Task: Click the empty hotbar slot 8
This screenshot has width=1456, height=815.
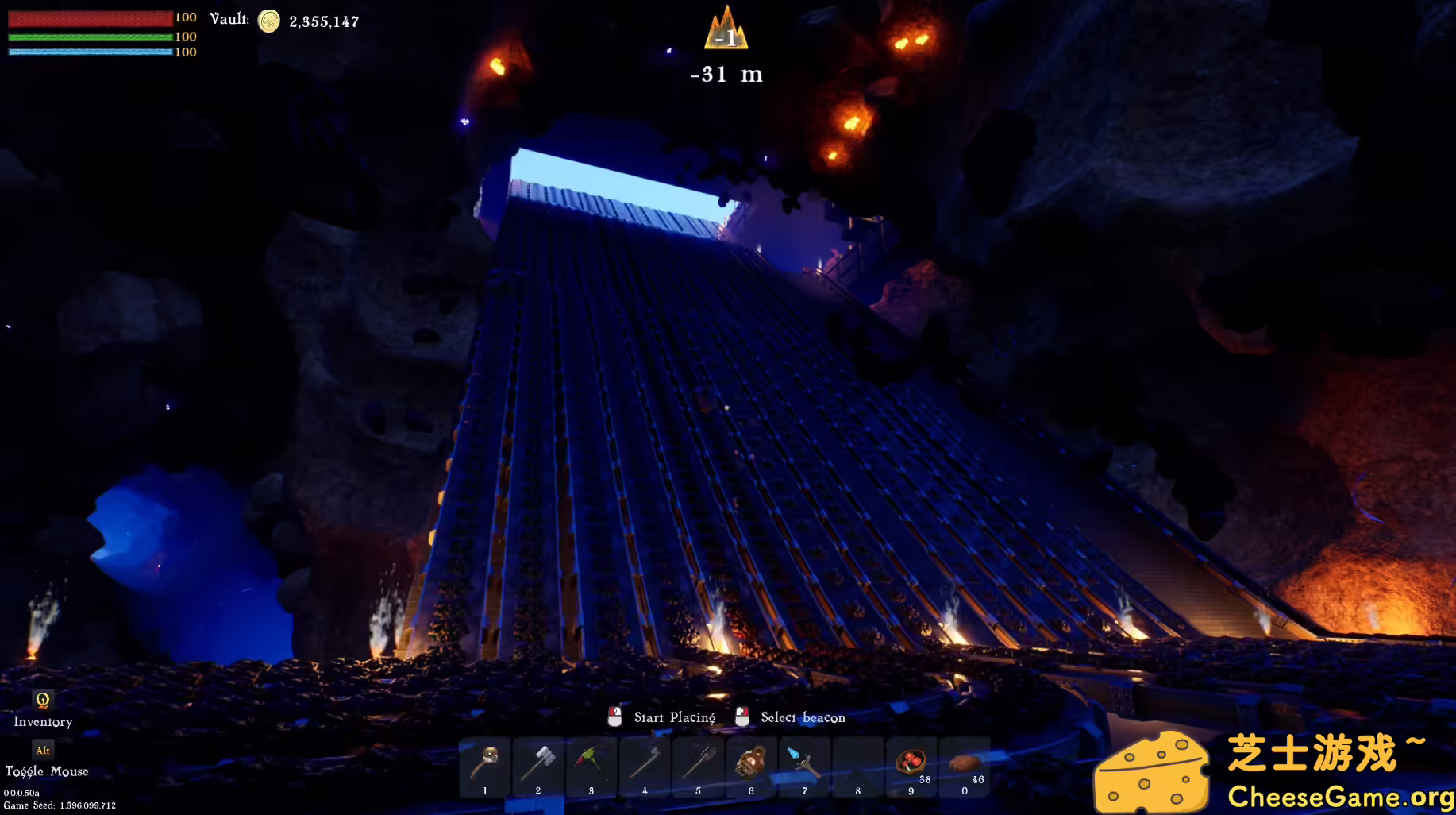Action: click(x=857, y=763)
